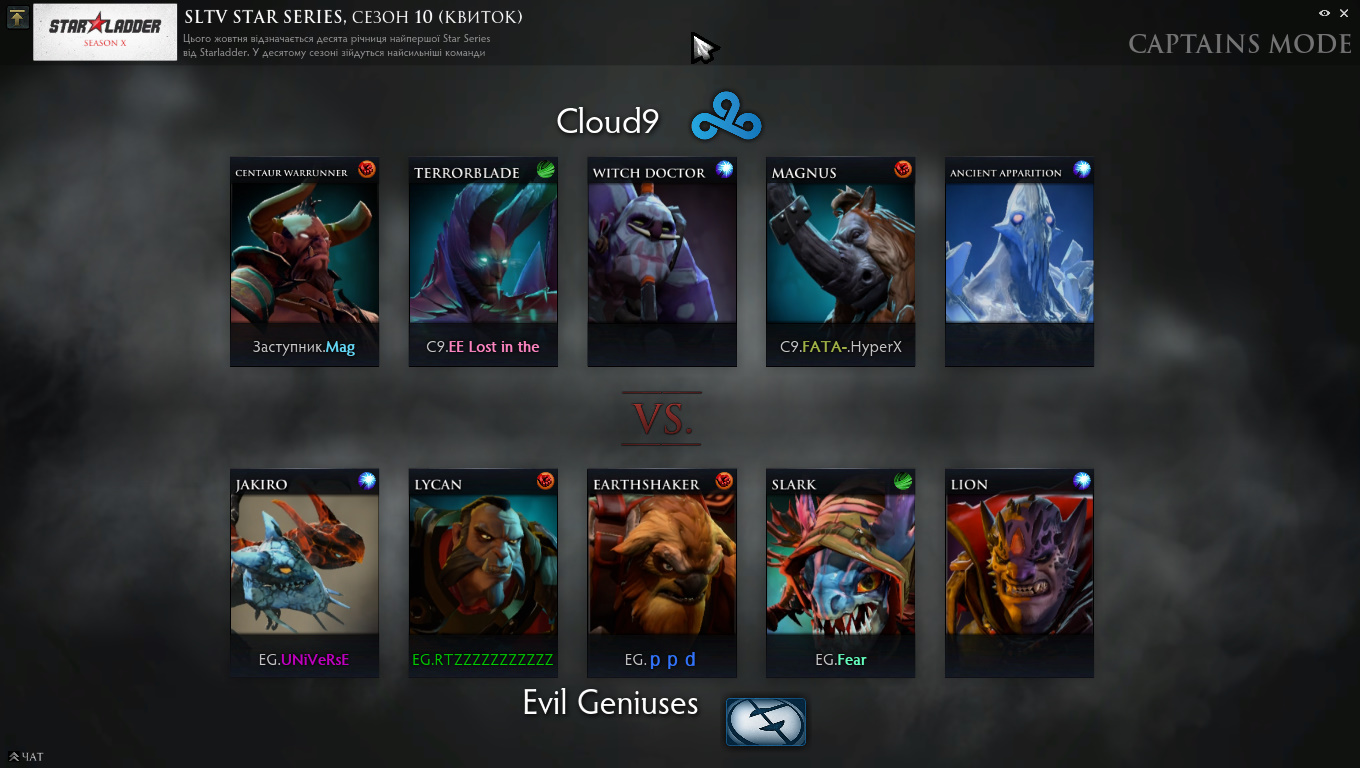Click the Evil Geniuses team logo
The image size is (1360, 768).
pyautogui.click(x=765, y=721)
